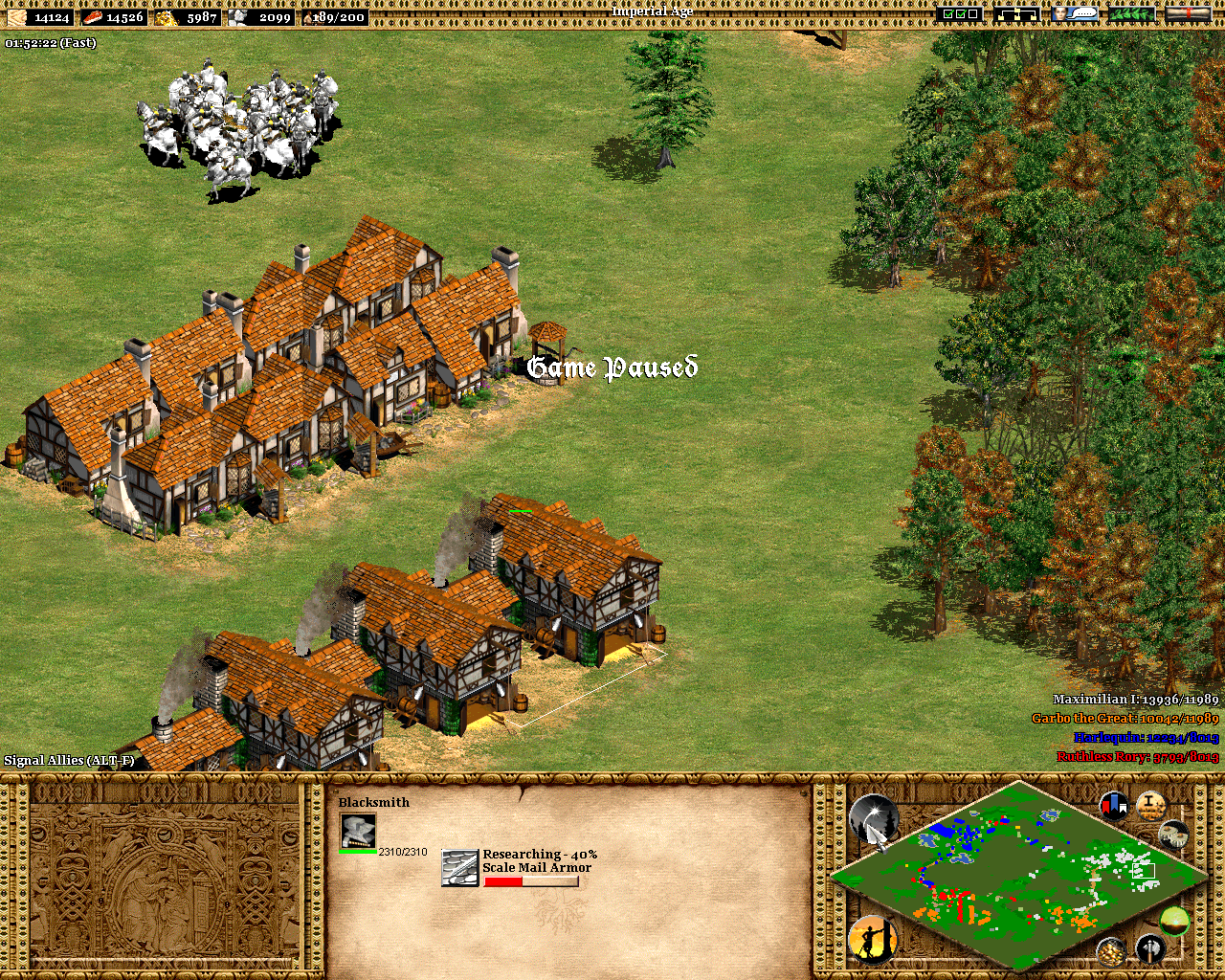Open the scroll game menu button

1189,14
